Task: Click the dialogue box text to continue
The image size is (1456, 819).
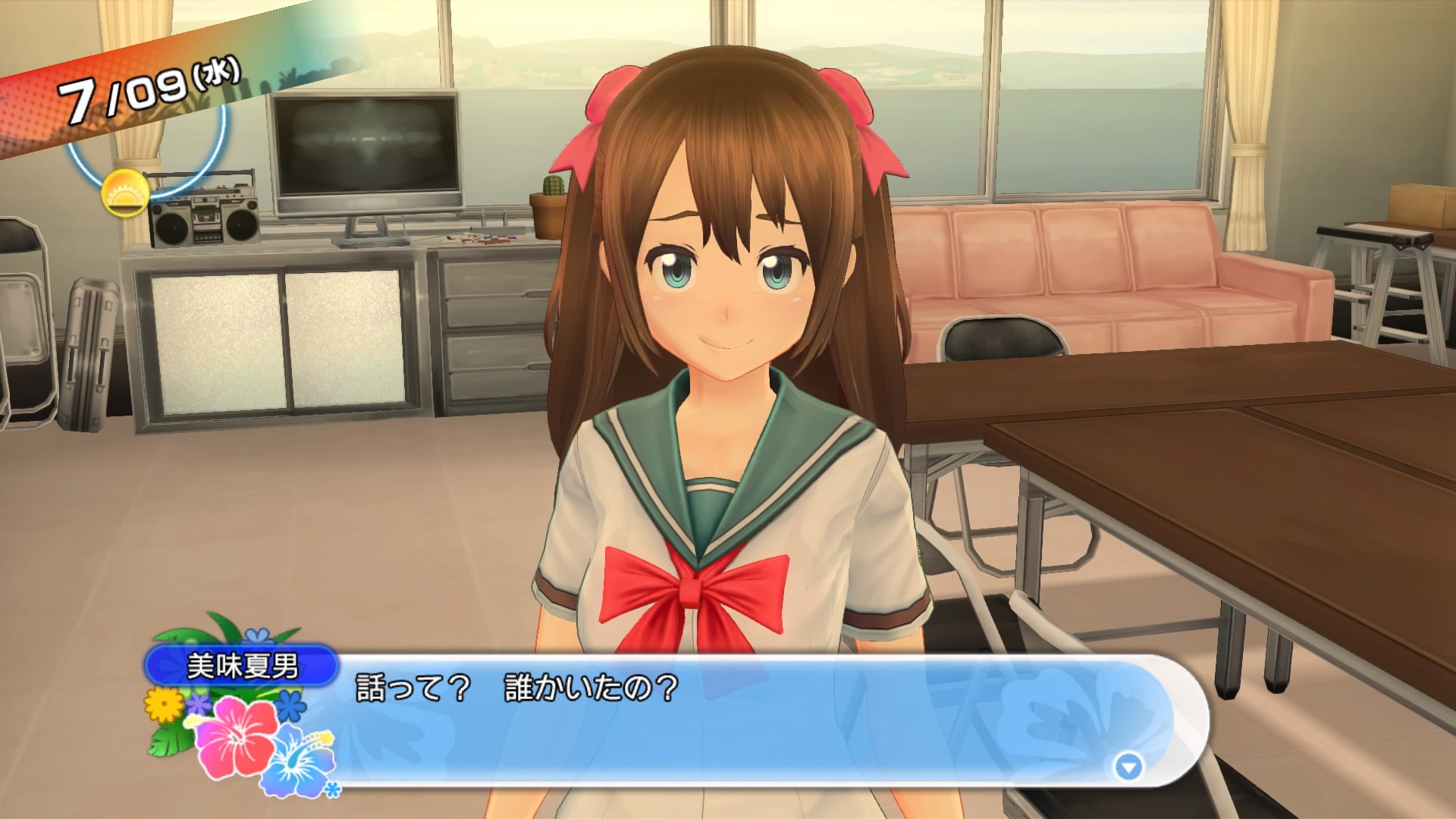Action: coord(516,690)
